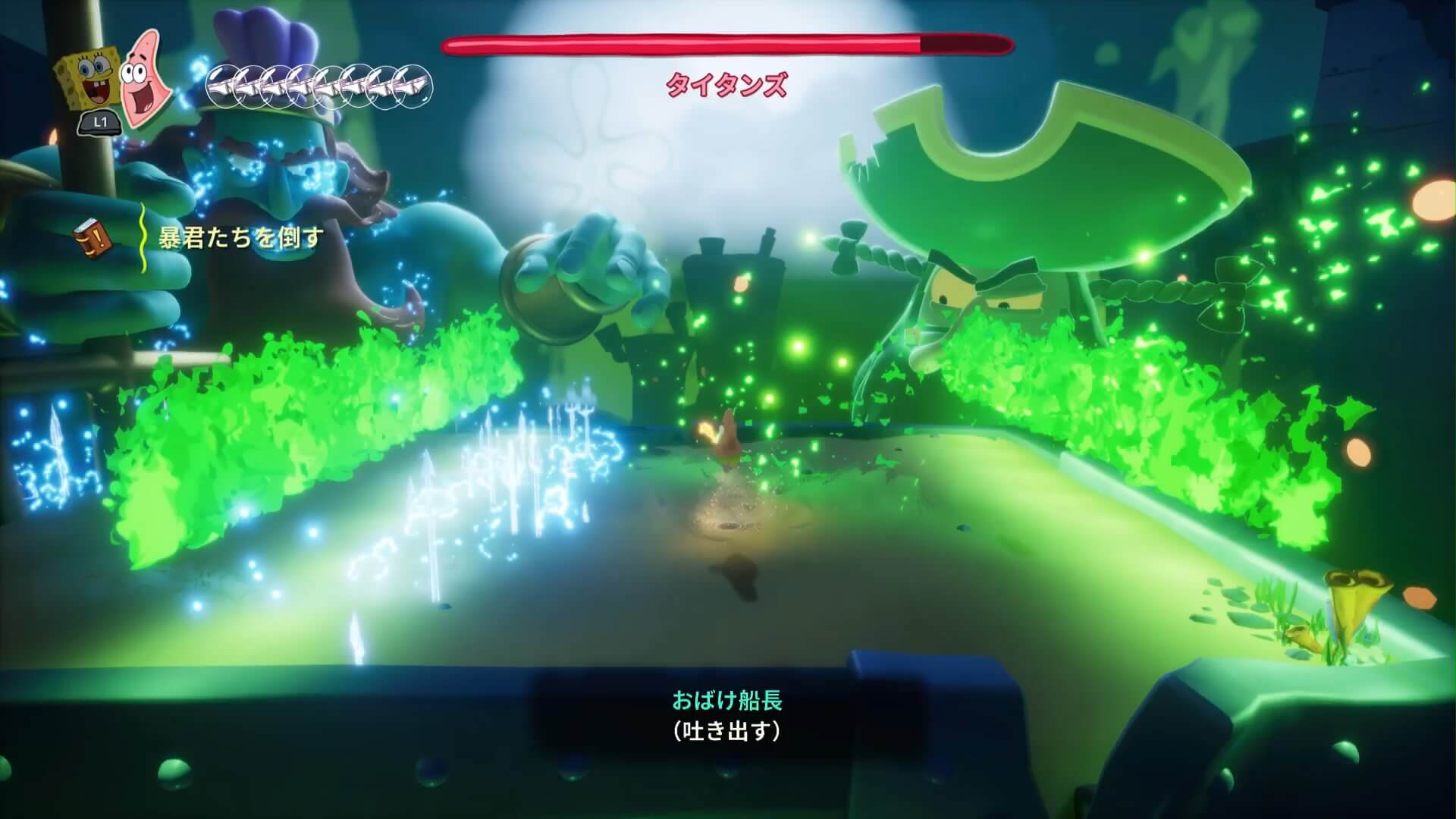Open the quest book objective icon
Image resolution: width=1456 pixels, height=819 pixels.
88,238
